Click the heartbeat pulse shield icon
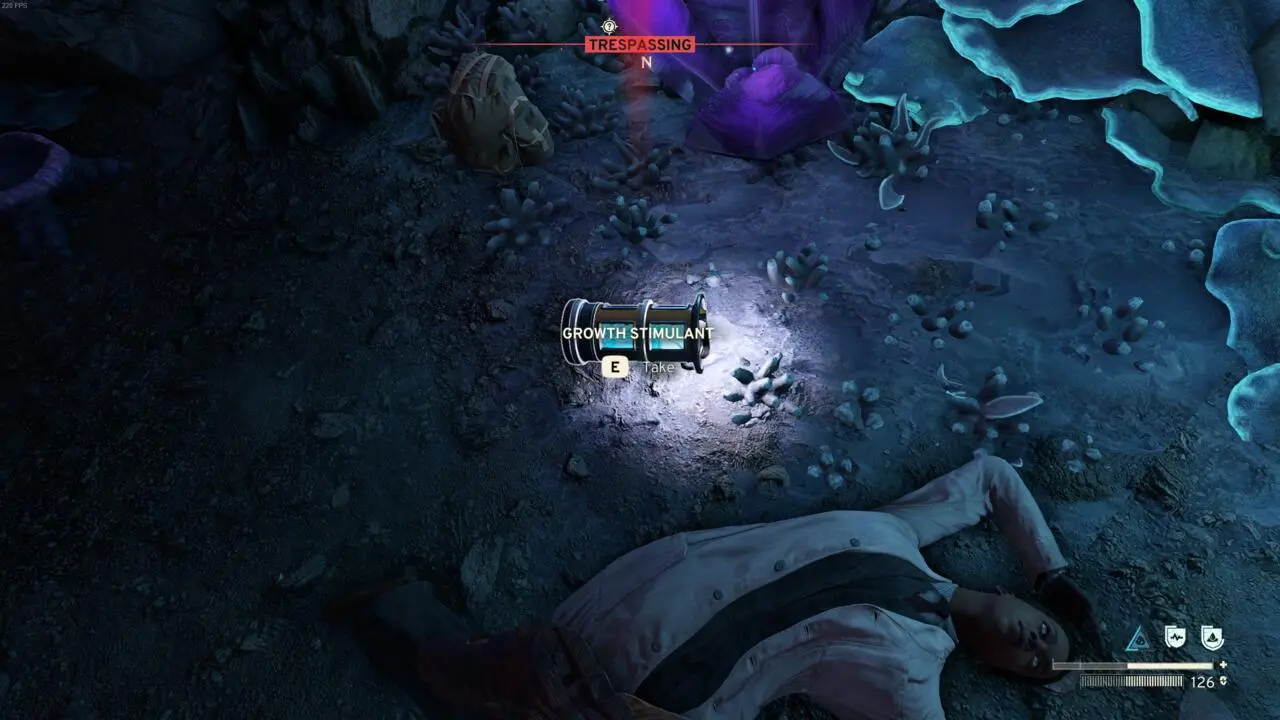 pyautogui.click(x=1175, y=637)
